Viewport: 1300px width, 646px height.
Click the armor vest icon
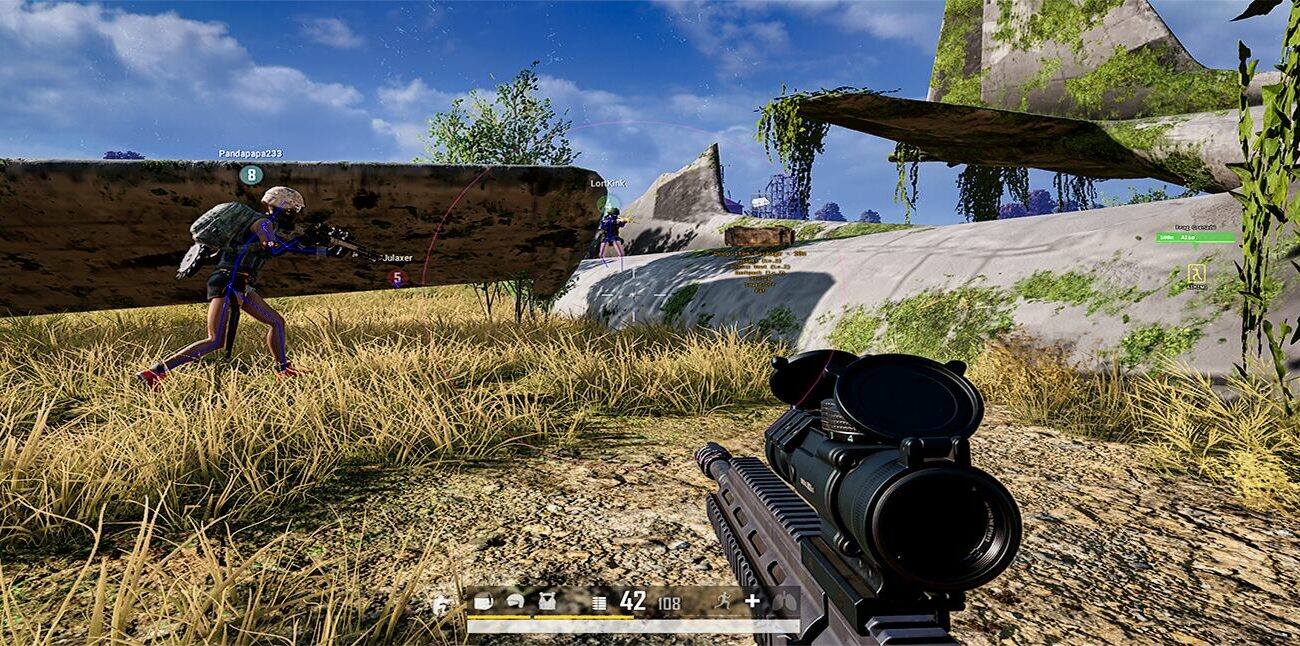(547, 601)
